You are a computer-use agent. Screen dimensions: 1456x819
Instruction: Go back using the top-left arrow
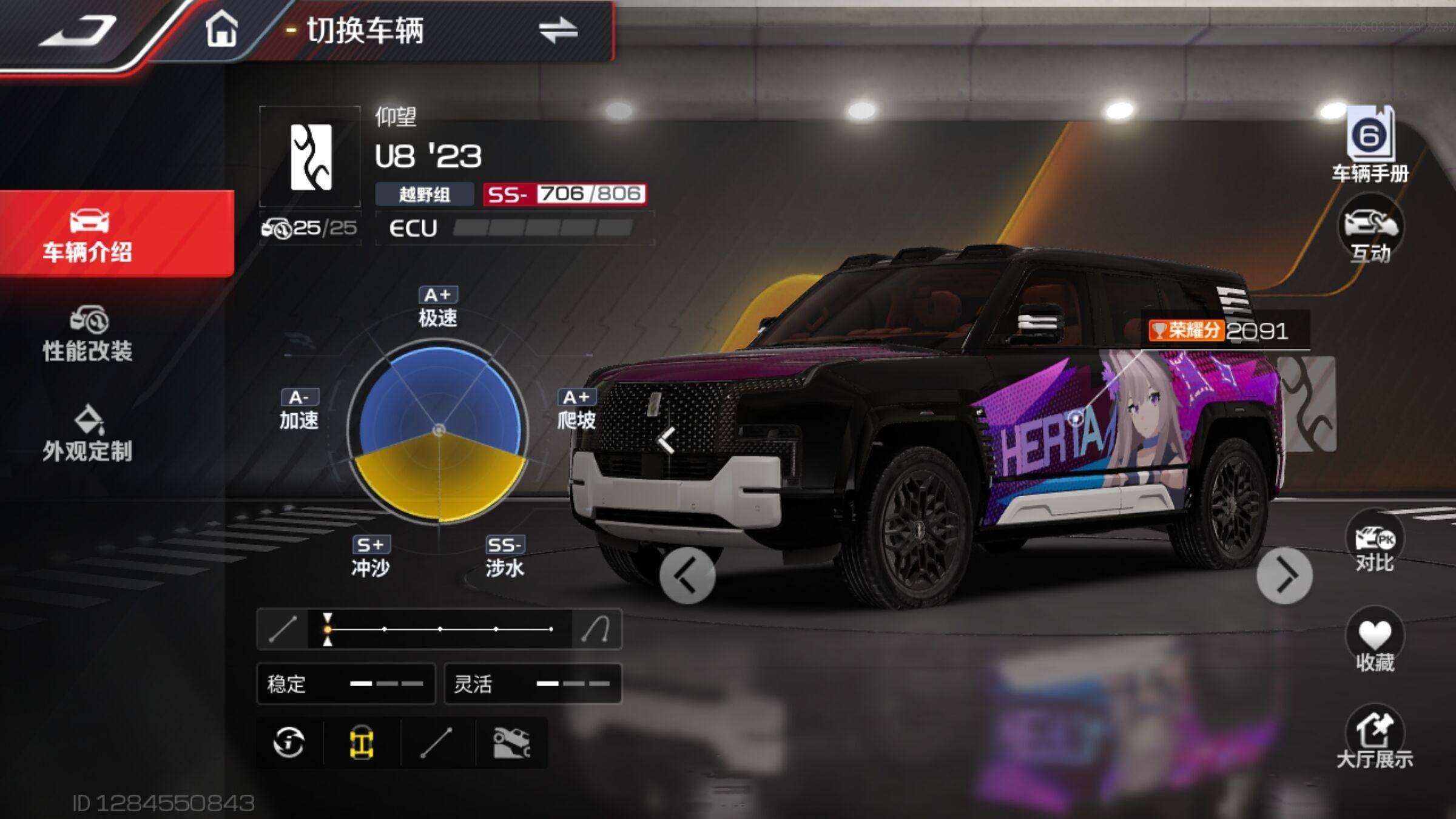tap(79, 30)
